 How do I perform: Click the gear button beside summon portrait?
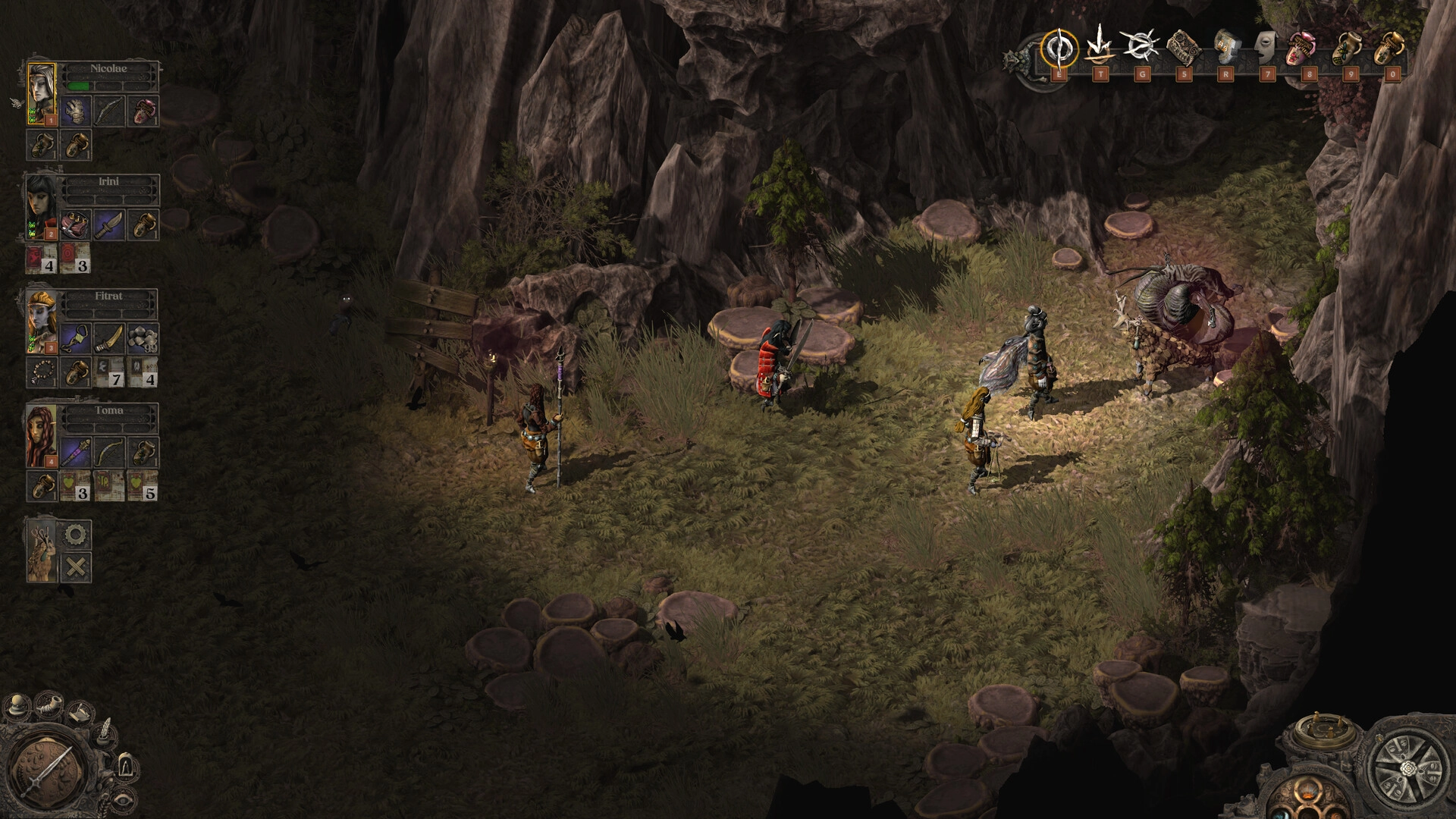pos(76,535)
